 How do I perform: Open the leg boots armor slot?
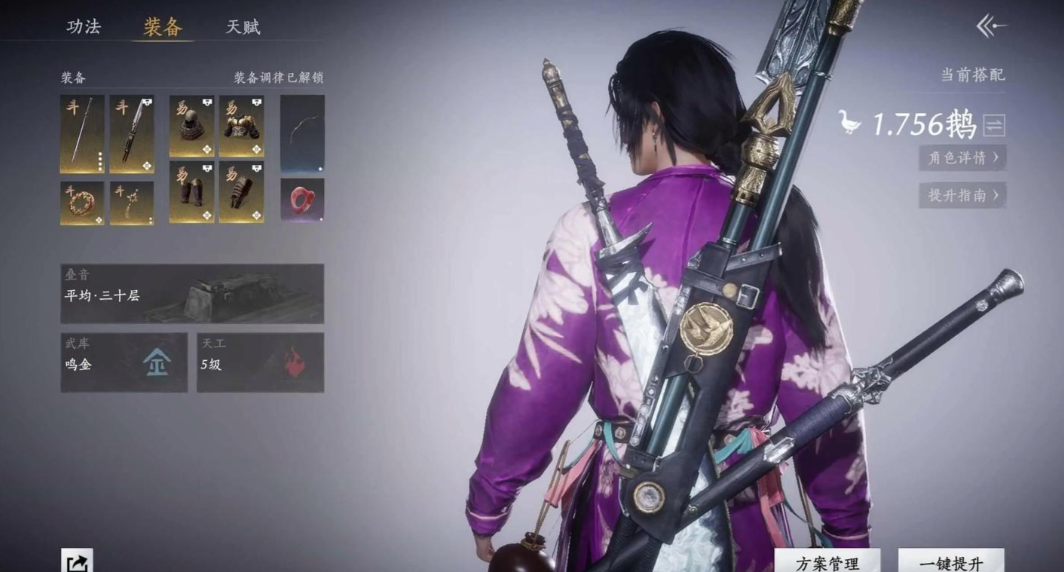pyautogui.click(x=192, y=192)
